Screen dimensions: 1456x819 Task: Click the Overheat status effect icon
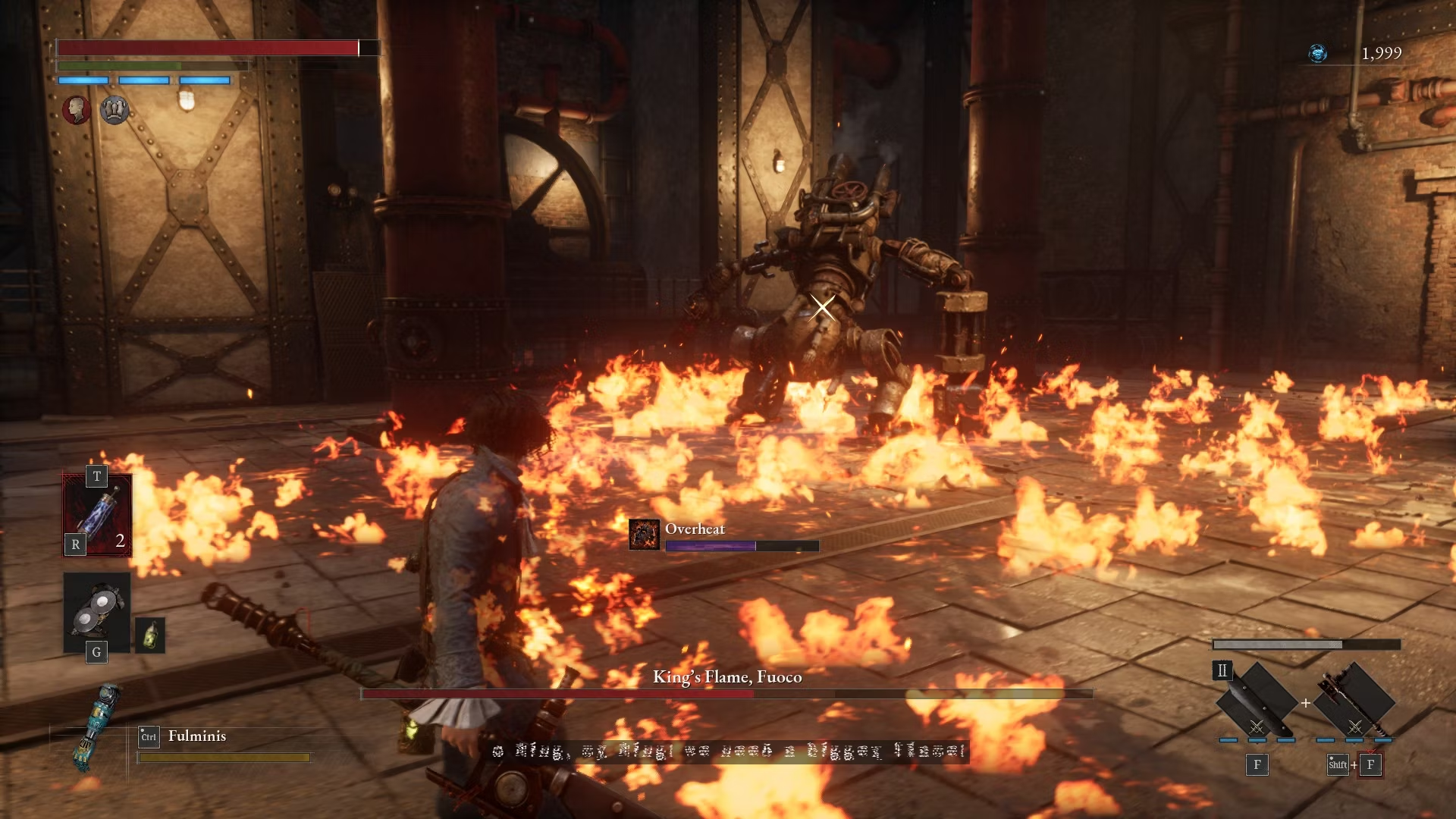click(x=644, y=535)
